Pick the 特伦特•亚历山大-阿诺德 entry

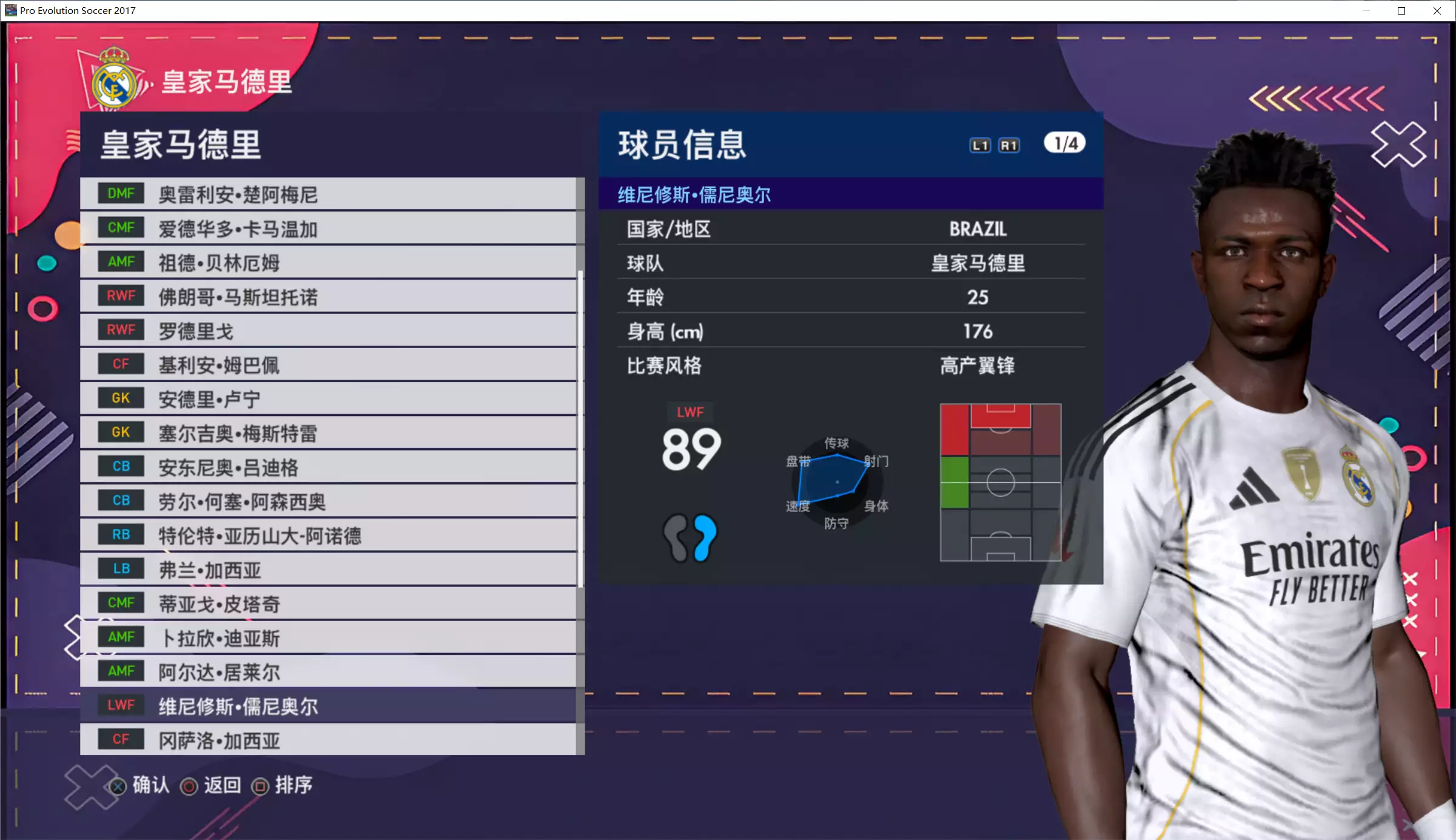[327, 536]
